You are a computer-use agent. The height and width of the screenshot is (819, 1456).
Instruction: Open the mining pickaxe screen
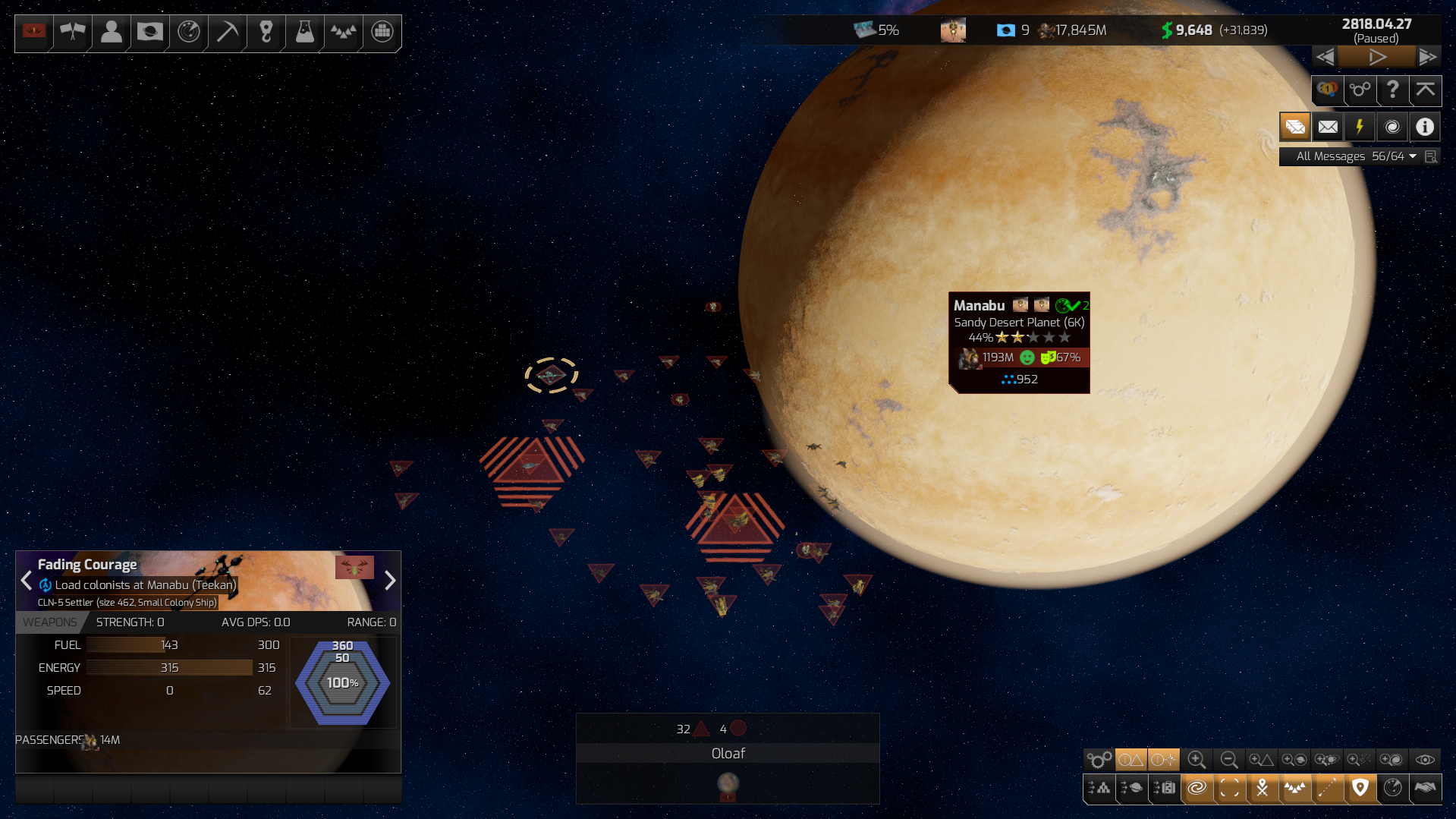[227, 32]
